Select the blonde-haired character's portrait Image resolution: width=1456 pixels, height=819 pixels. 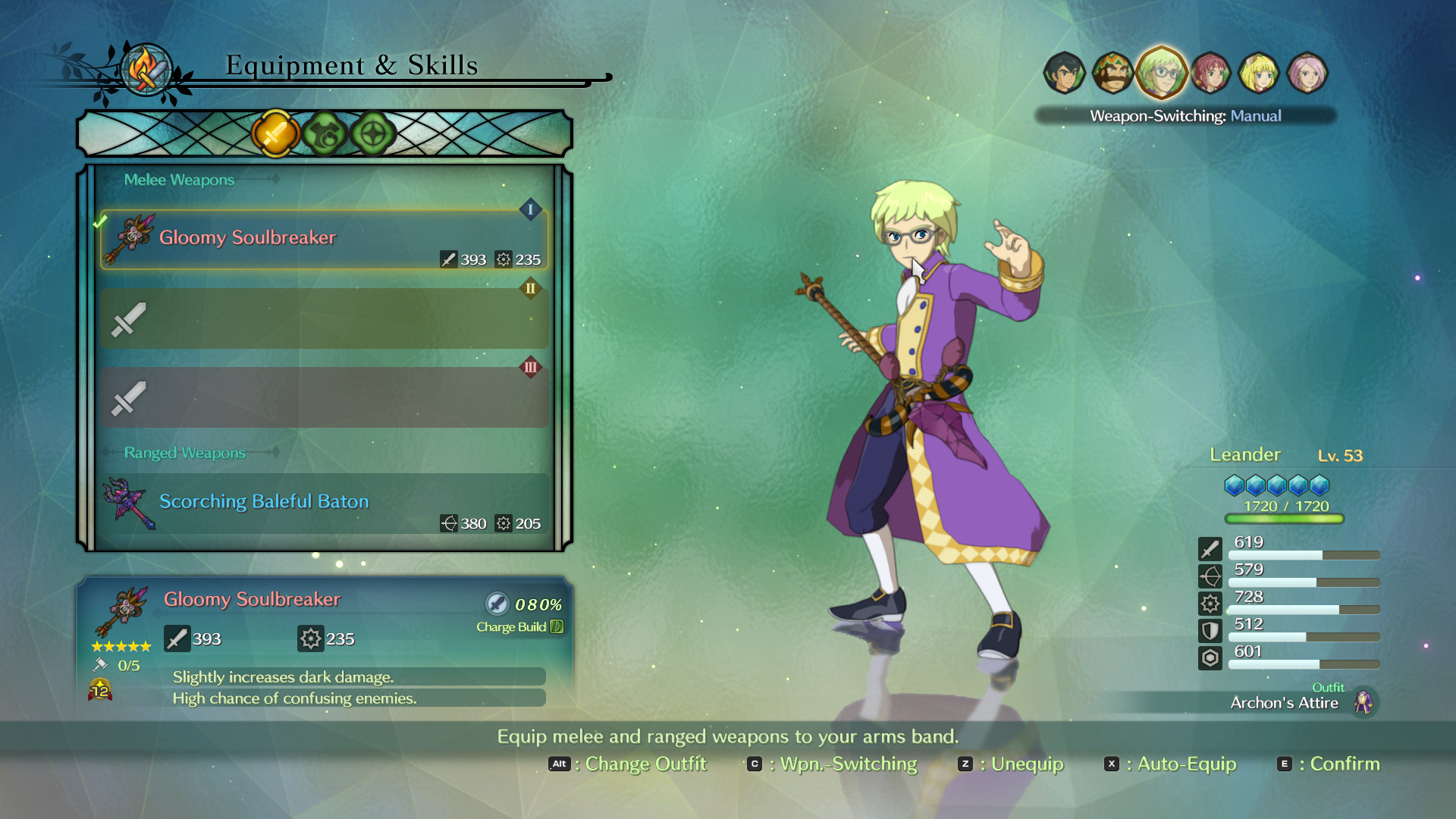[1259, 74]
